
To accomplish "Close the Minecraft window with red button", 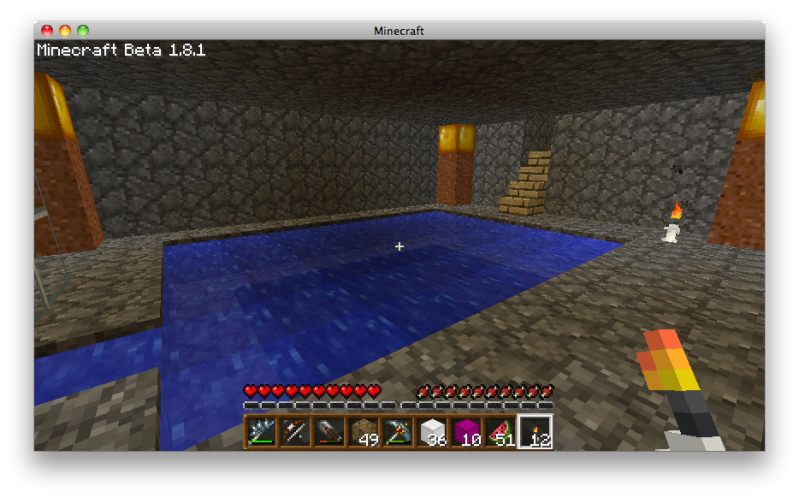I will point(47,31).
